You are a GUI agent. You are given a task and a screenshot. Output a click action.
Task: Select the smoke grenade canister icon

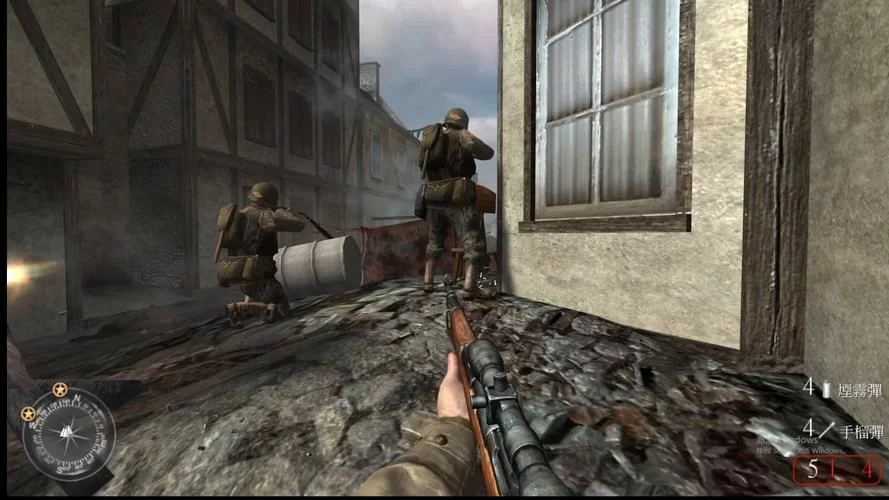point(826,390)
